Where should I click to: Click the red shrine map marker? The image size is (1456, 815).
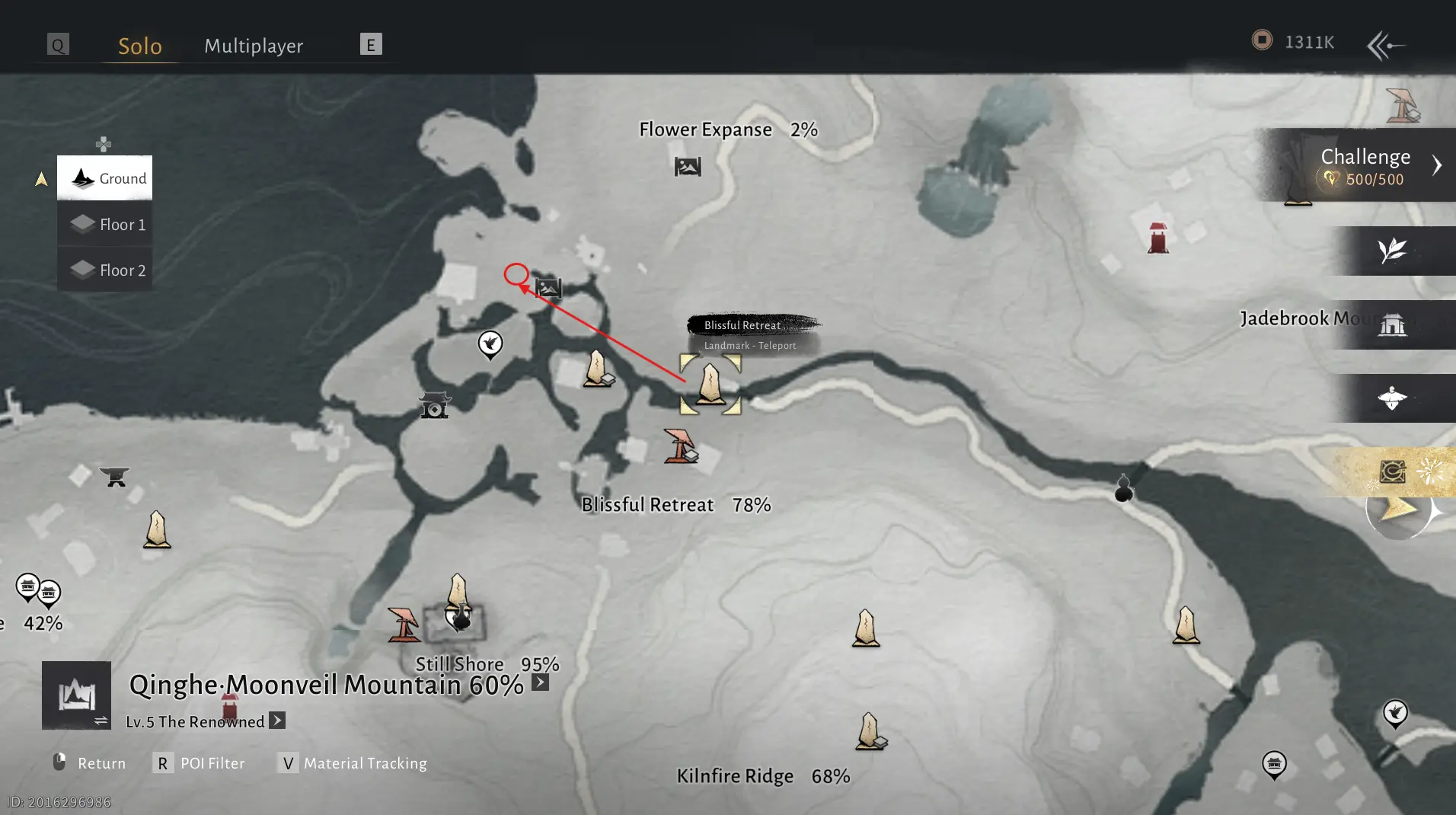pos(1157,238)
